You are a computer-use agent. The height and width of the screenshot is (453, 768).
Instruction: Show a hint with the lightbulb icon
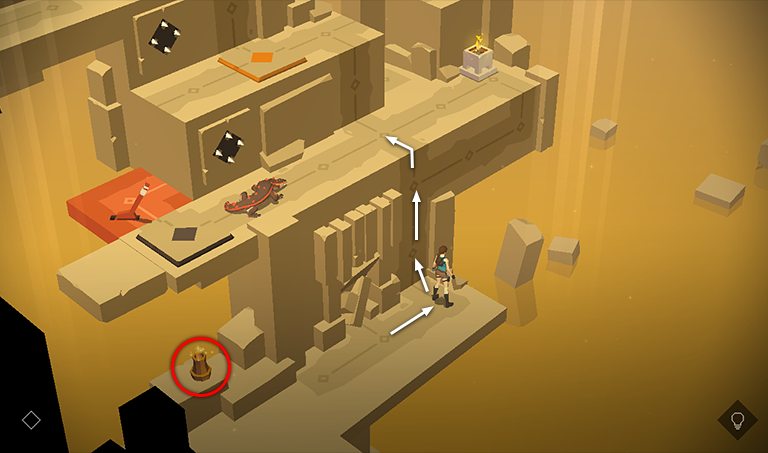tap(737, 420)
